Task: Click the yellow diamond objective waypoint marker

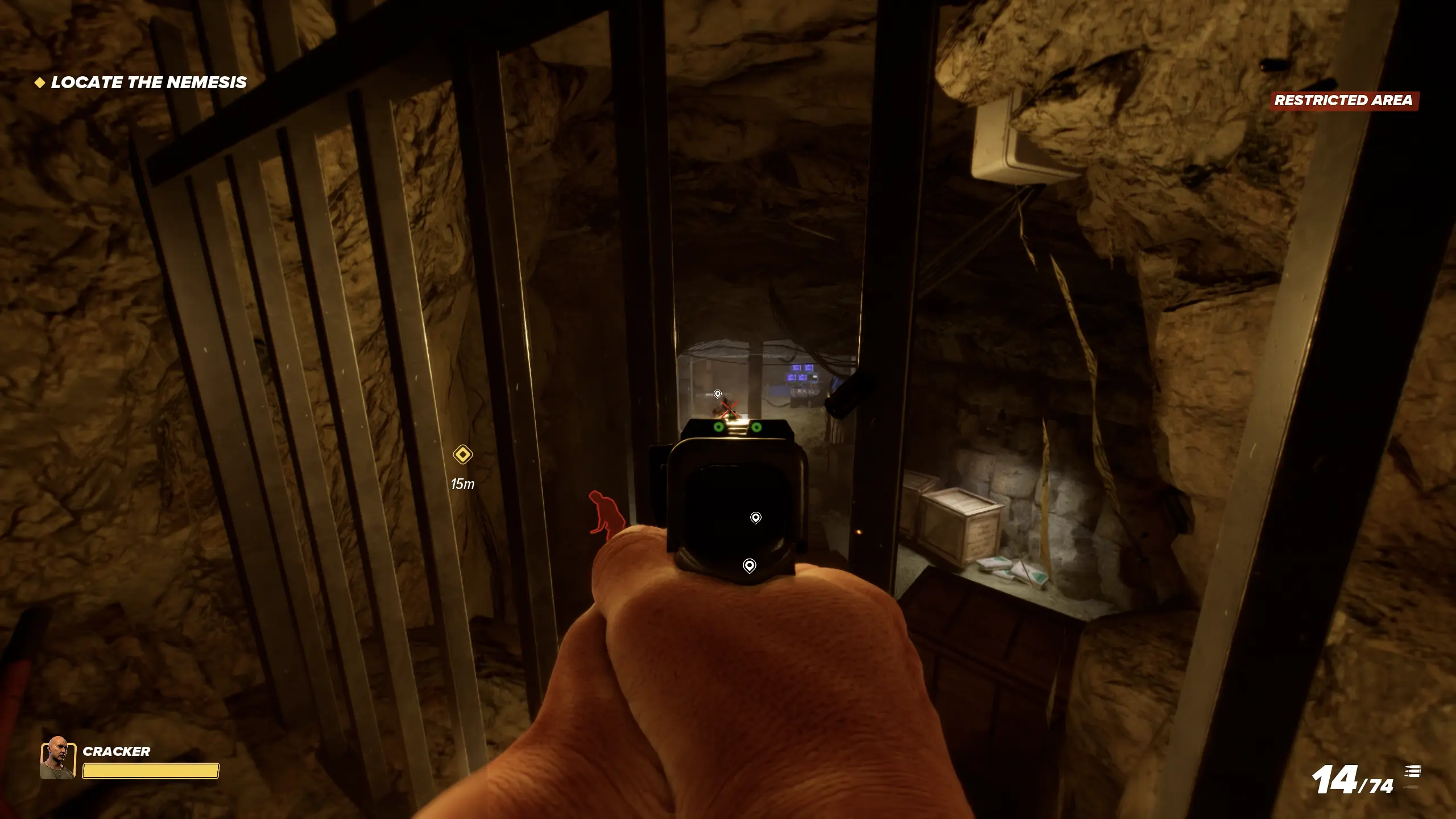Action: coord(462,455)
